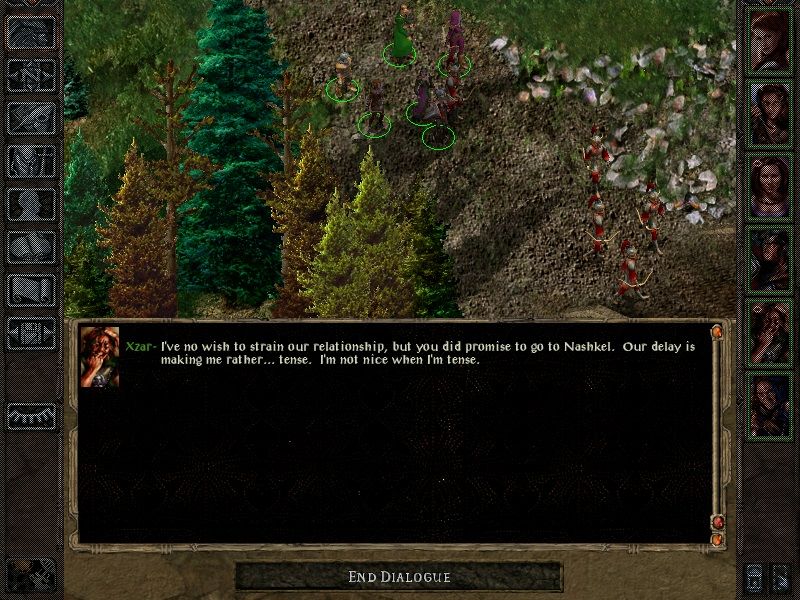The image size is (800, 600).
Task: Click the game clock in the sidebar corner
Action: (x=30, y=574)
